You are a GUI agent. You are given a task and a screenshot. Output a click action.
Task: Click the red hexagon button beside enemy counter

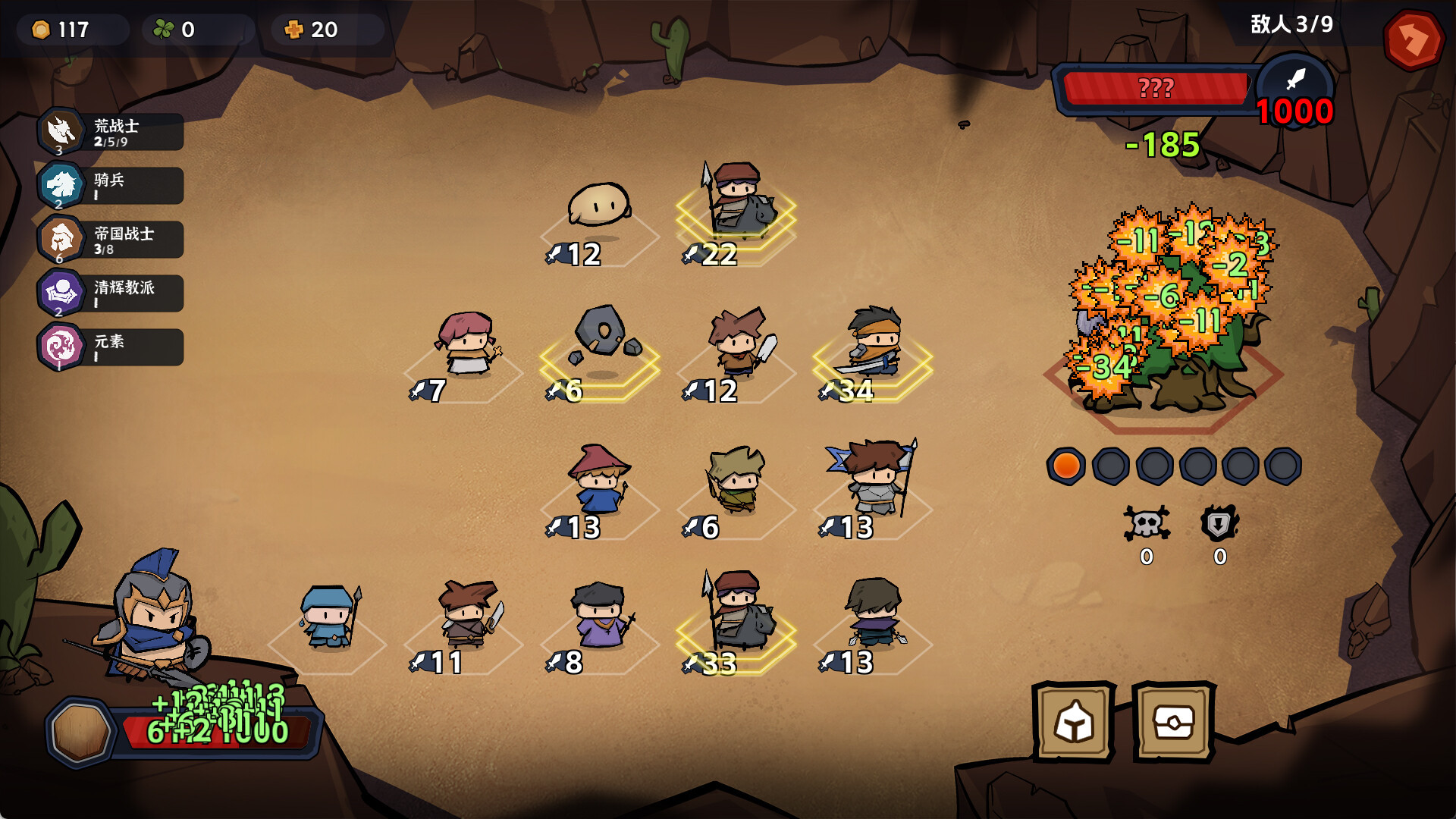pos(1412,39)
